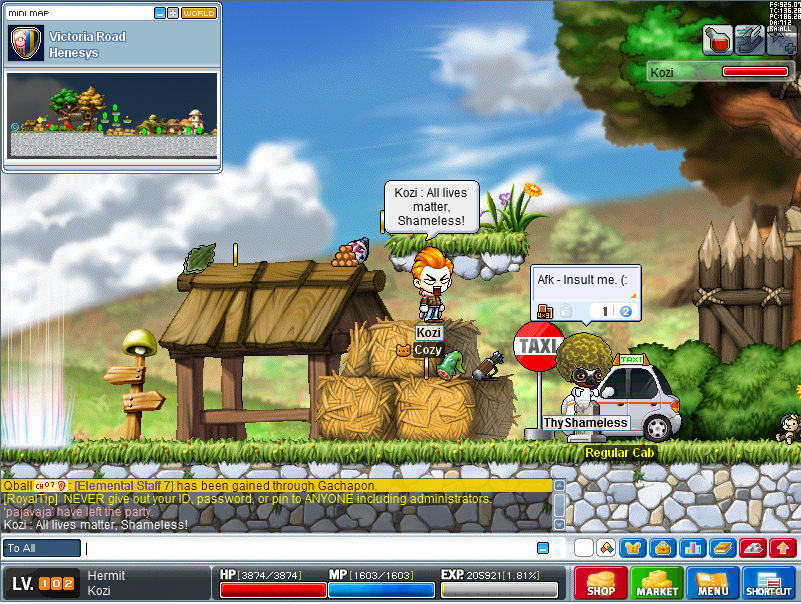Click the red up-arrow quick button

783,548
